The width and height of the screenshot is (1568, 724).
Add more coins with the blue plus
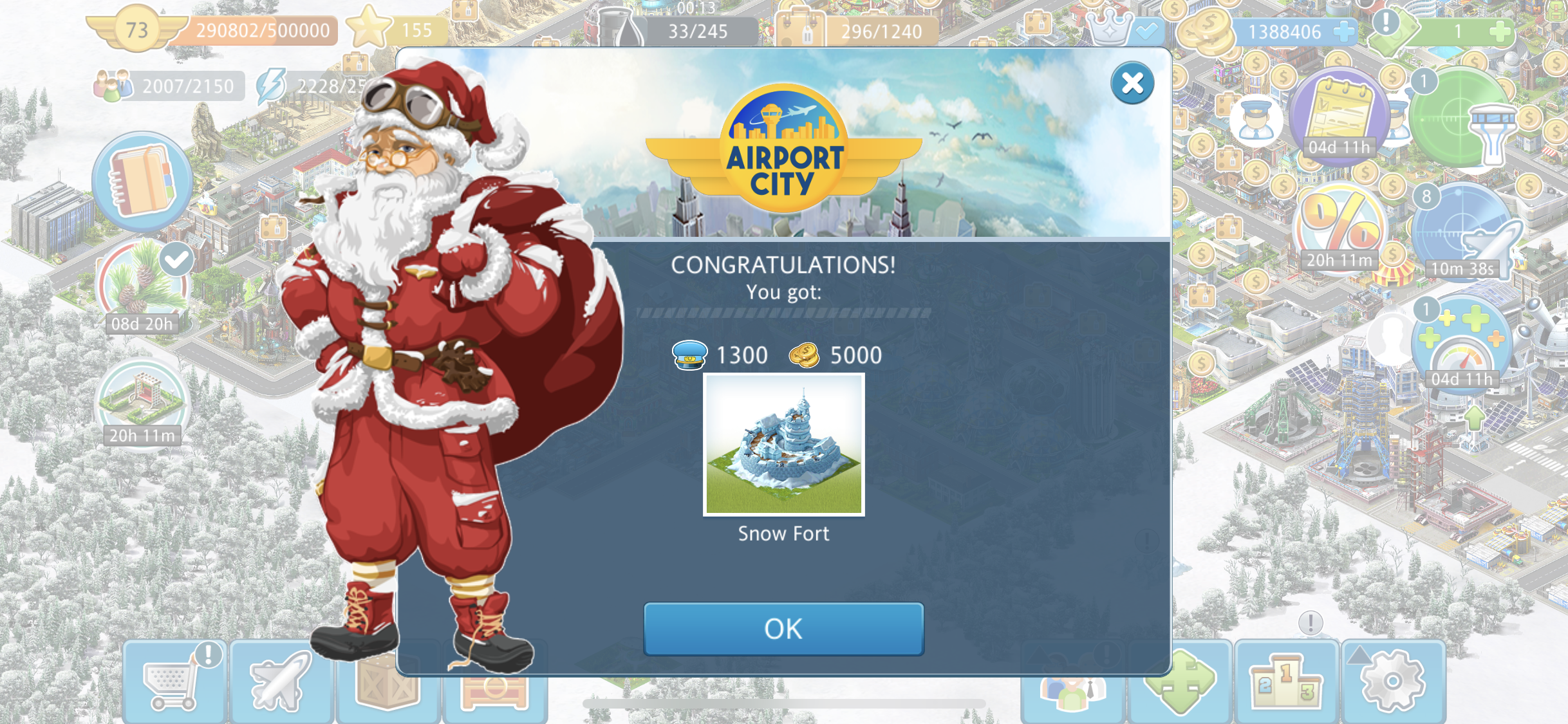(1344, 32)
